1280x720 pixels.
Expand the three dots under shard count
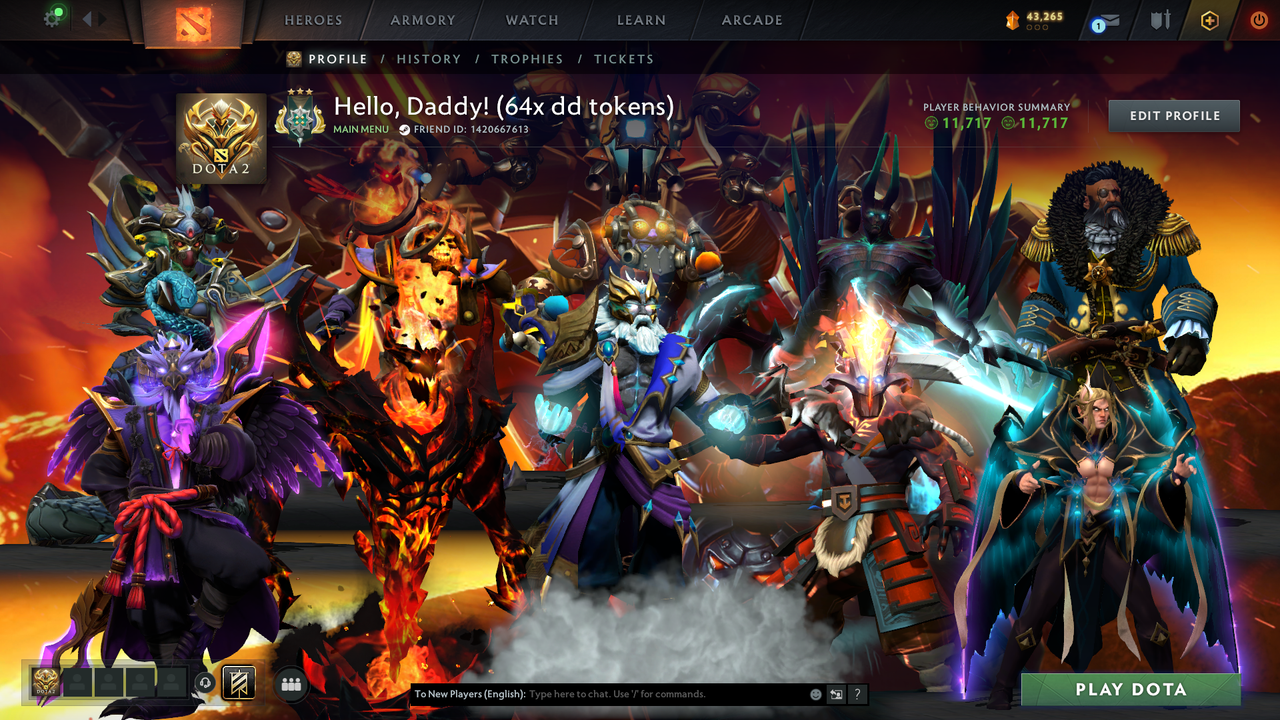[x=1037, y=27]
